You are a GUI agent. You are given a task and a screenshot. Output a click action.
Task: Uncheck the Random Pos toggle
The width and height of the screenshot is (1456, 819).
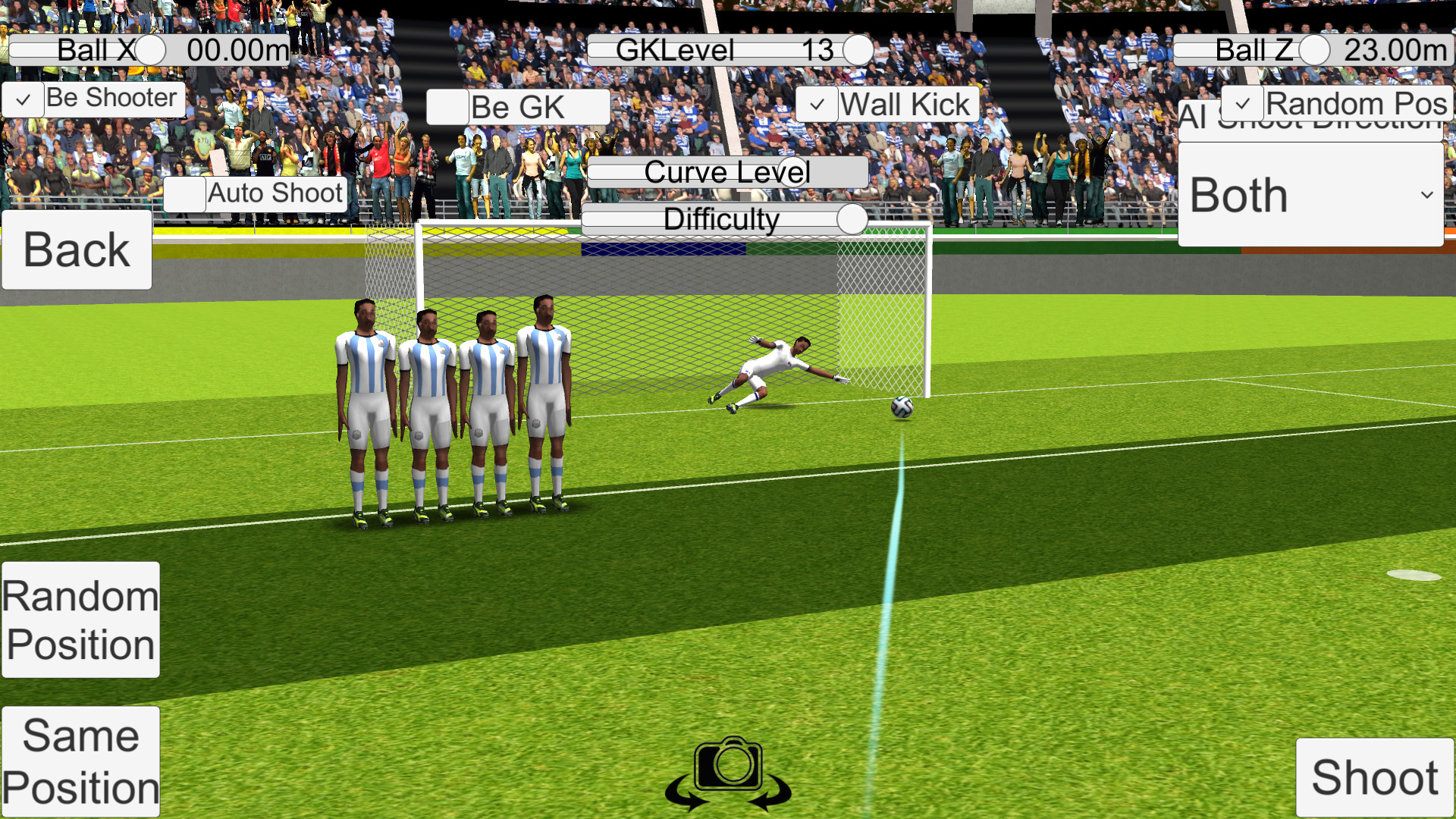point(1244,103)
